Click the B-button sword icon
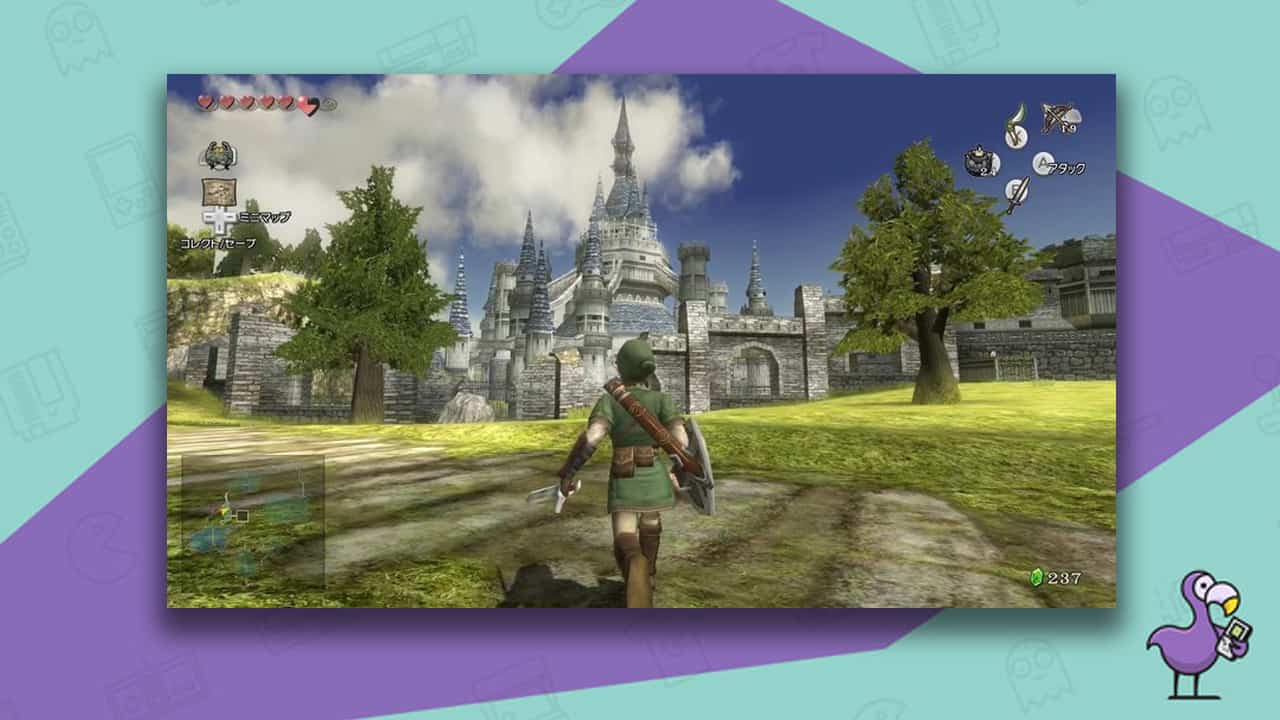 point(1016,189)
